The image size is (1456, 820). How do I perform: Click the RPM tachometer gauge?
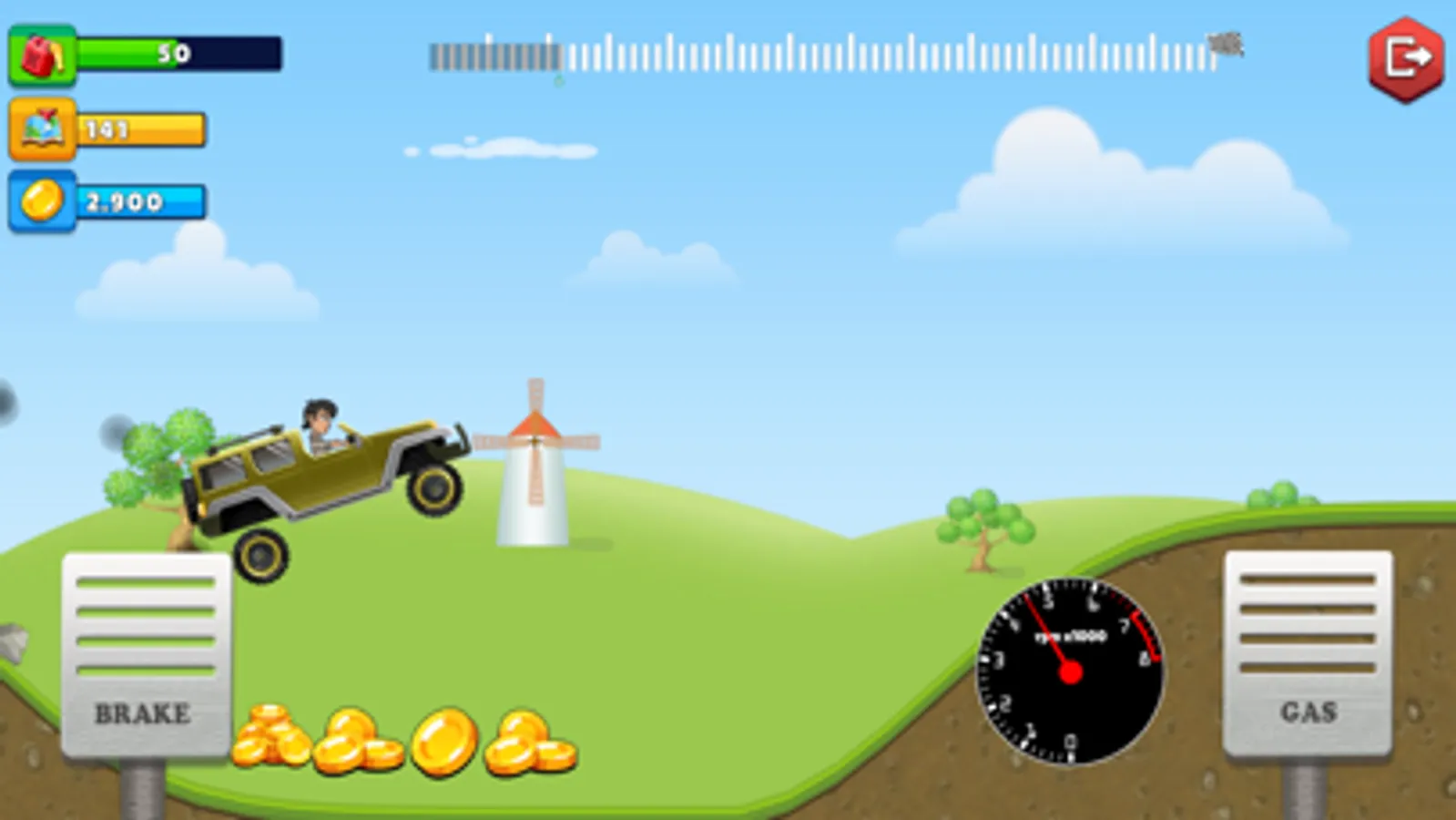[x=1070, y=670]
